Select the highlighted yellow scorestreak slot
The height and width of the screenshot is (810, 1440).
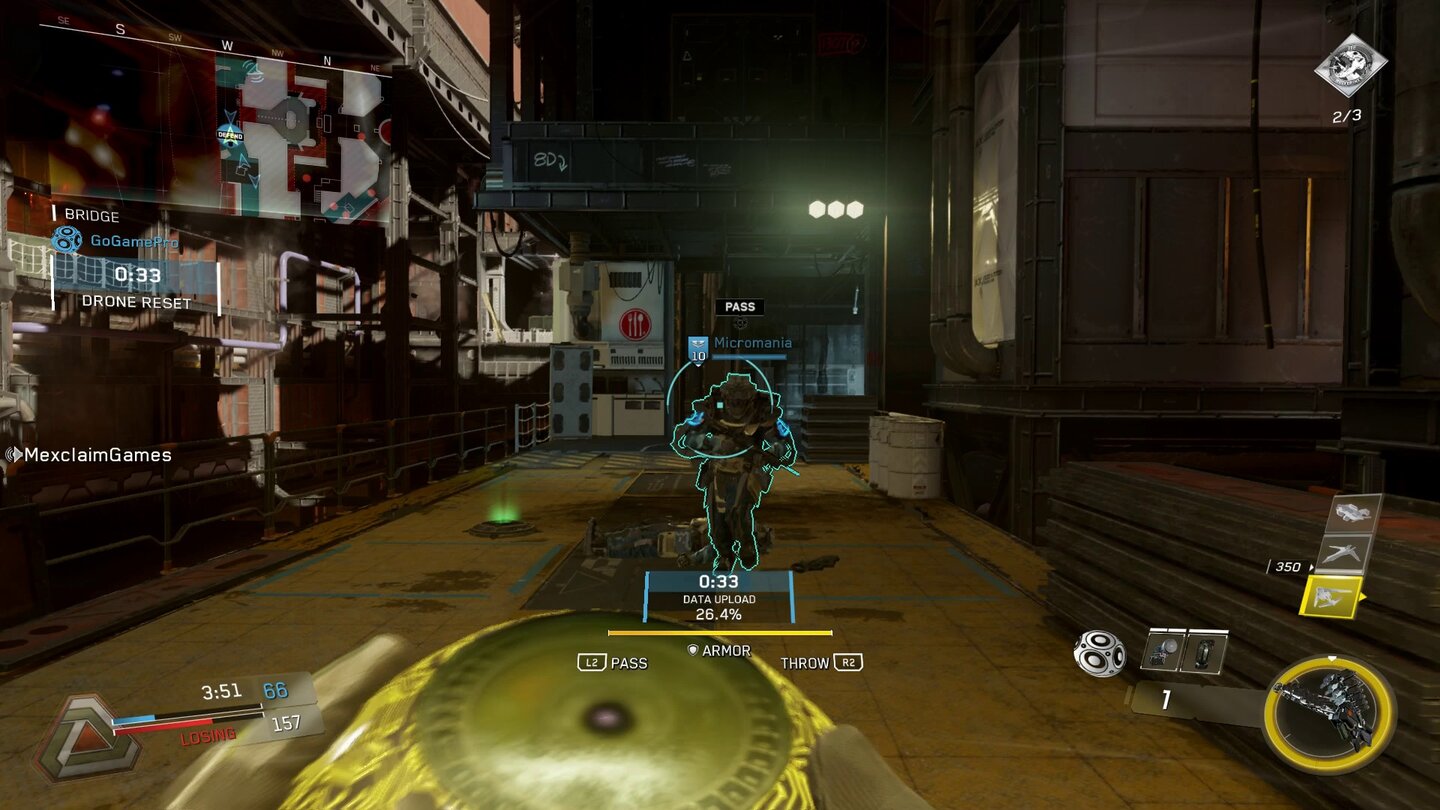pos(1331,598)
